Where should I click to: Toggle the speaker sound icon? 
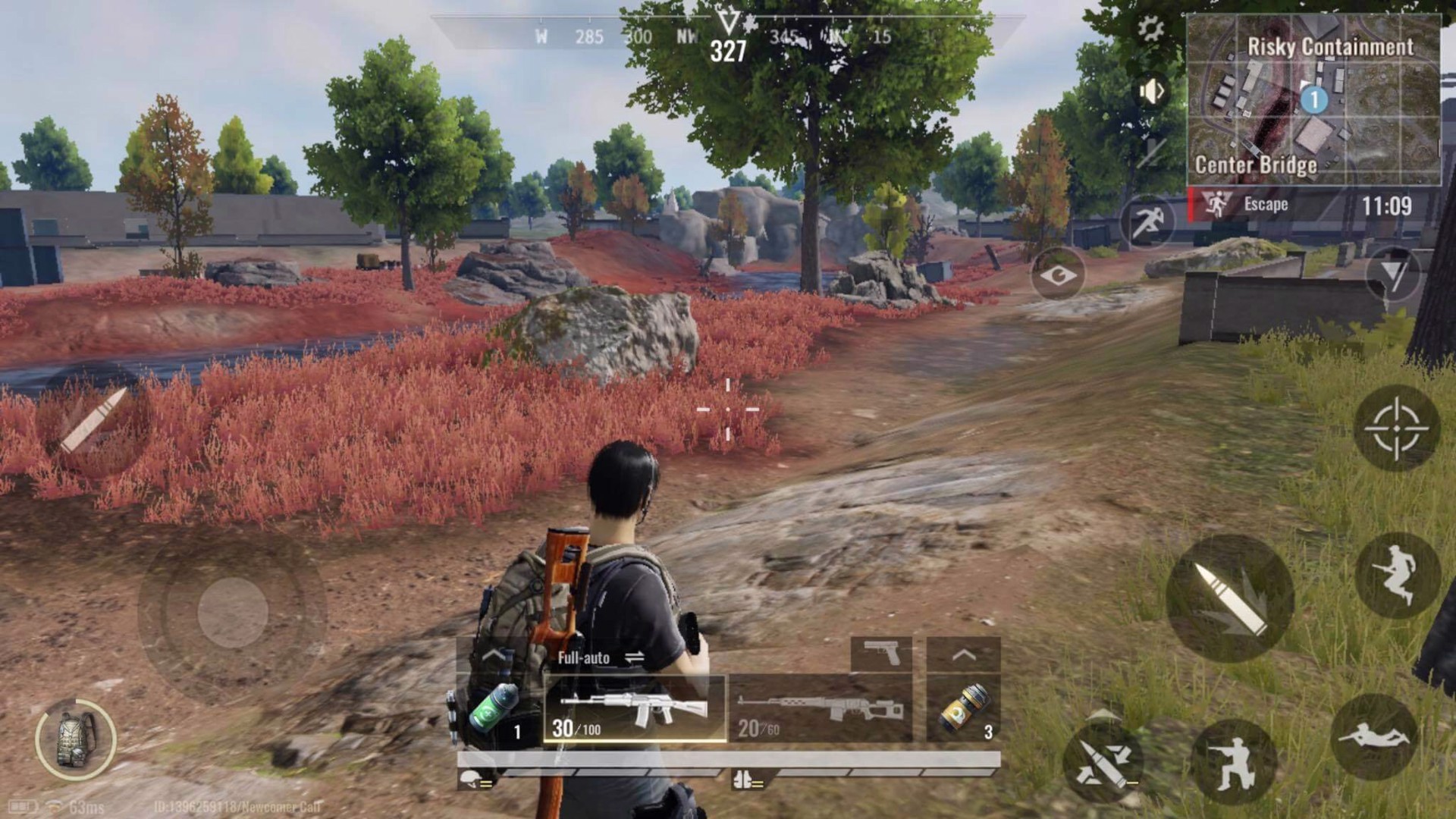tap(1151, 92)
